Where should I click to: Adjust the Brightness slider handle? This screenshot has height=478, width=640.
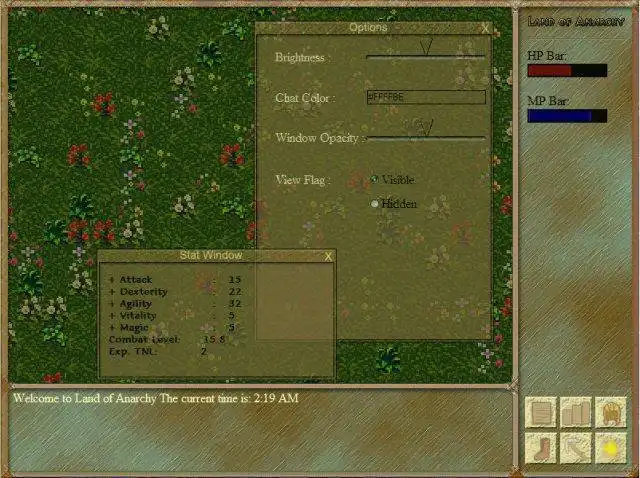coord(426,48)
